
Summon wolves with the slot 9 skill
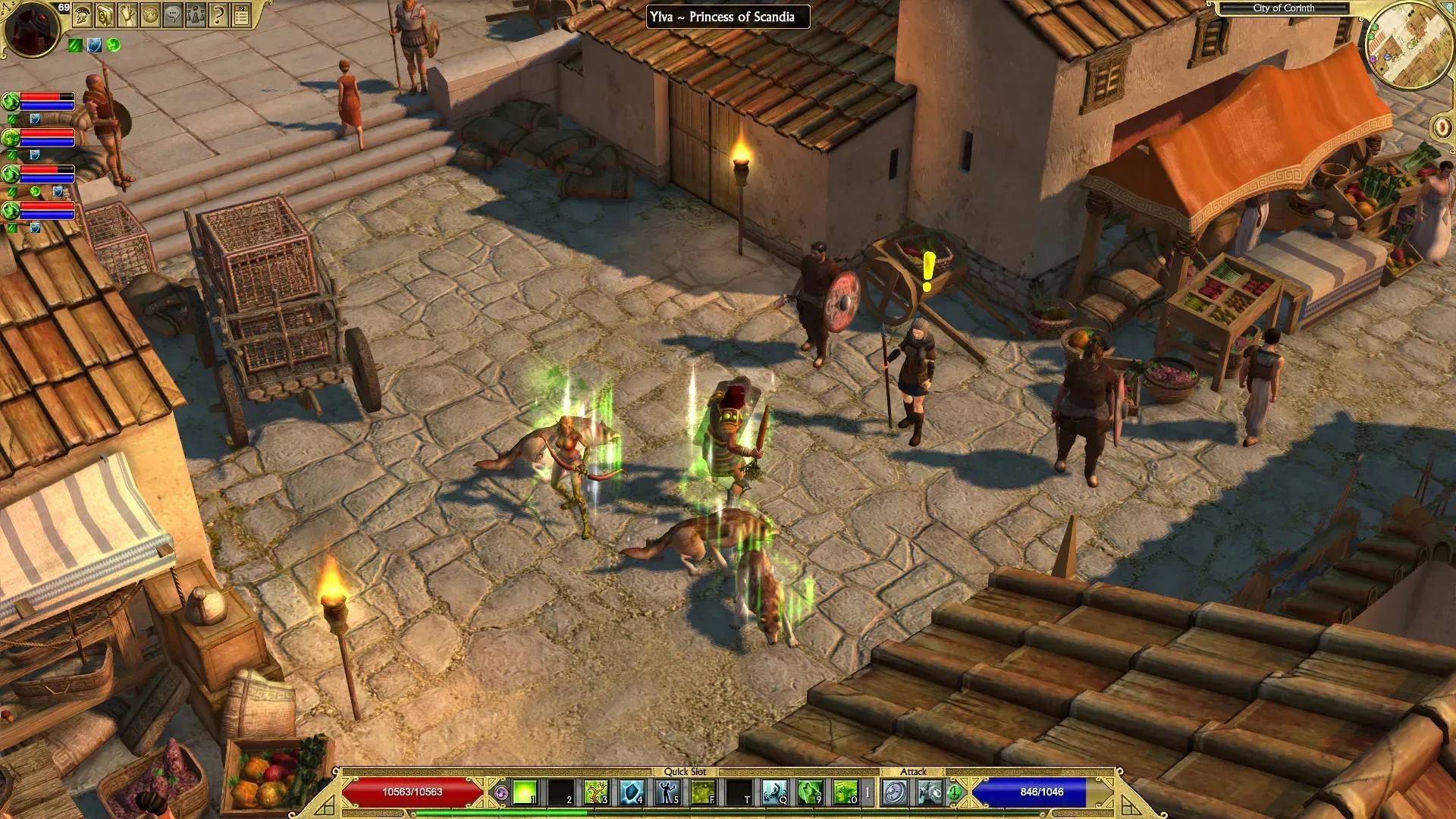(x=810, y=792)
